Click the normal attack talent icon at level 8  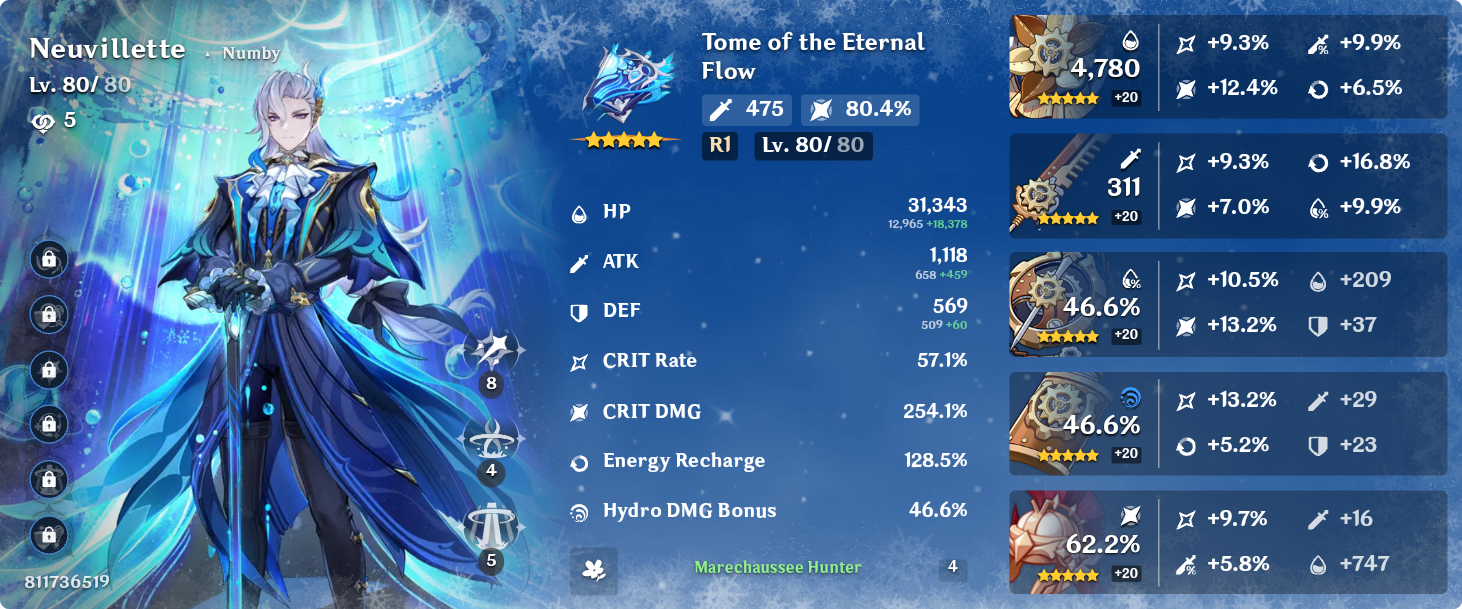(x=491, y=350)
